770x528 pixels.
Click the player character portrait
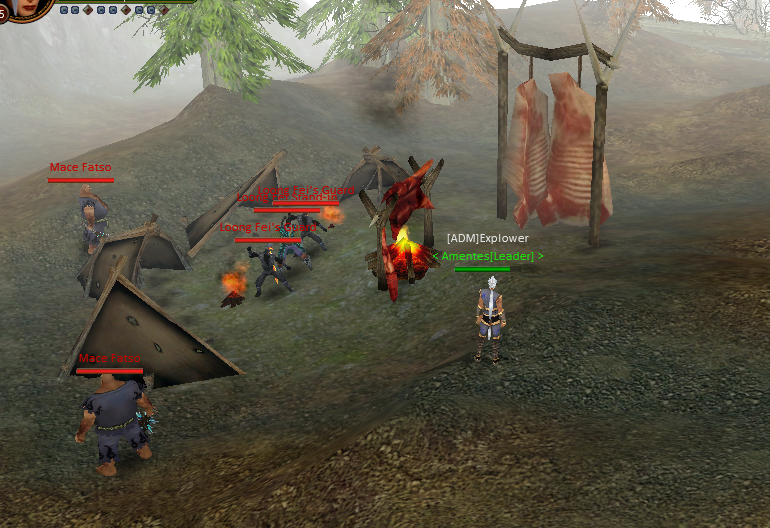[x=28, y=8]
